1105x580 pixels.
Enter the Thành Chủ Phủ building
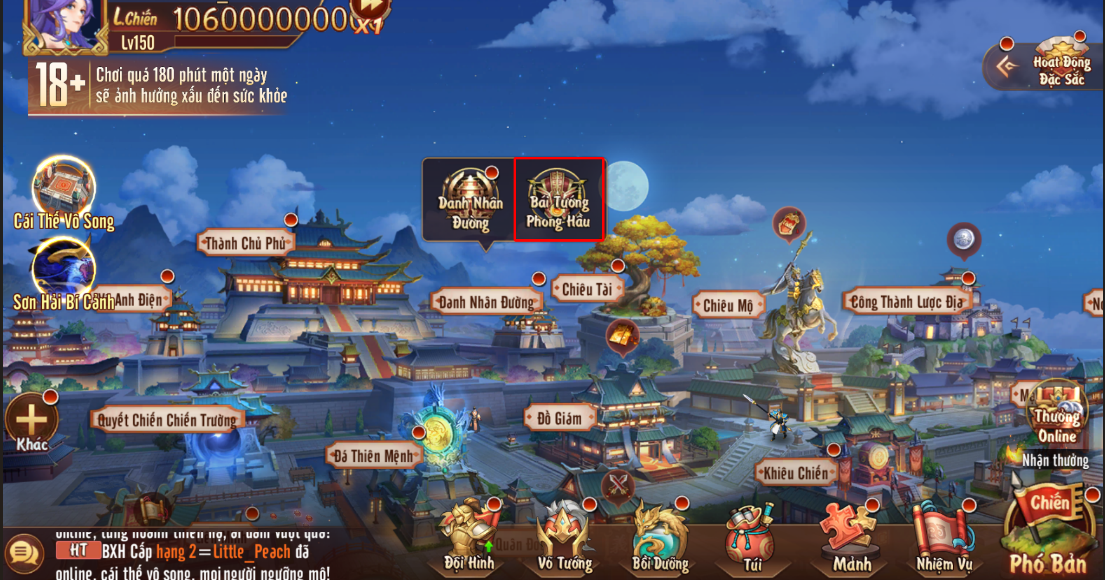(246, 243)
